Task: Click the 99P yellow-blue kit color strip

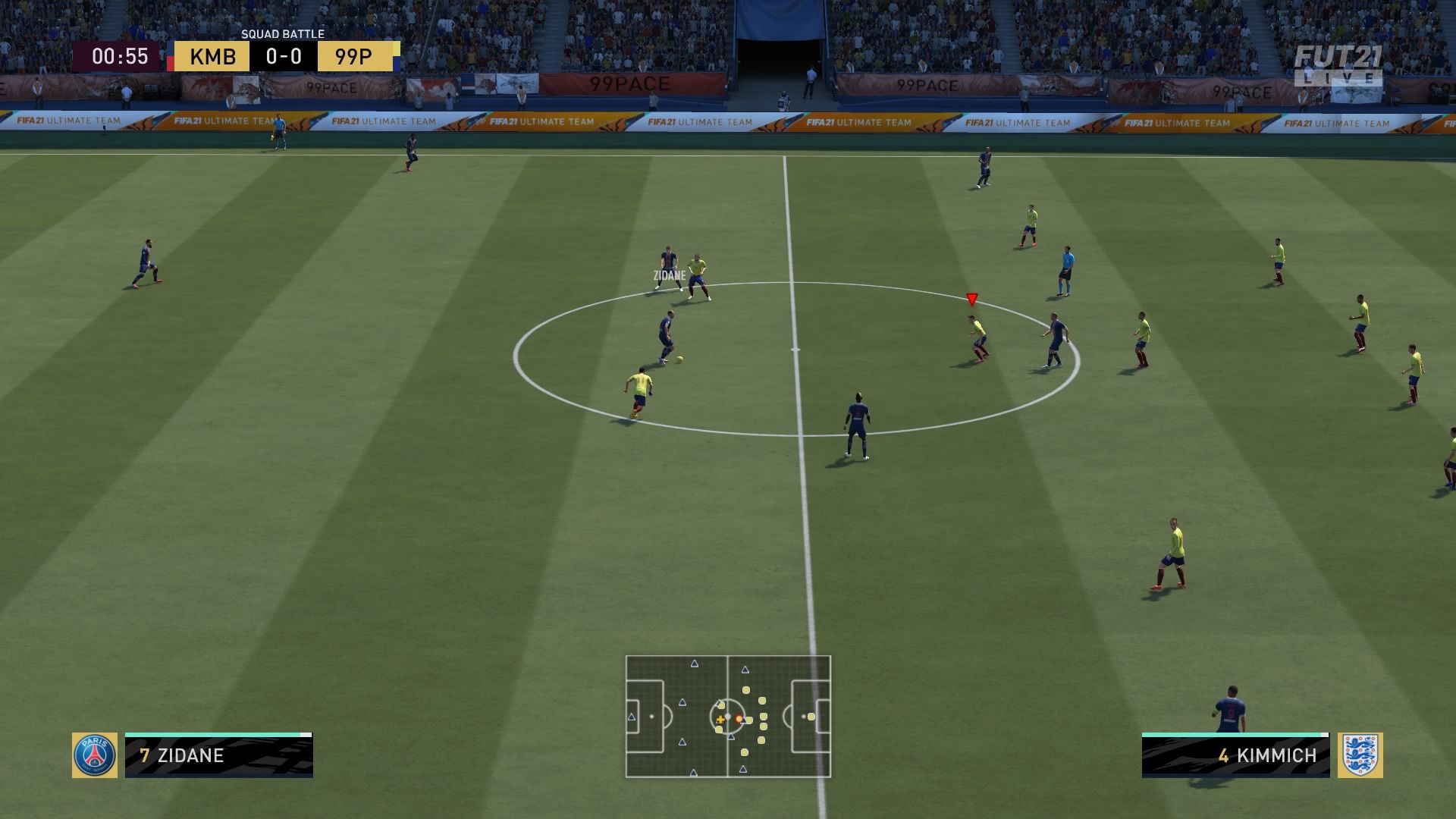Action: (397, 56)
